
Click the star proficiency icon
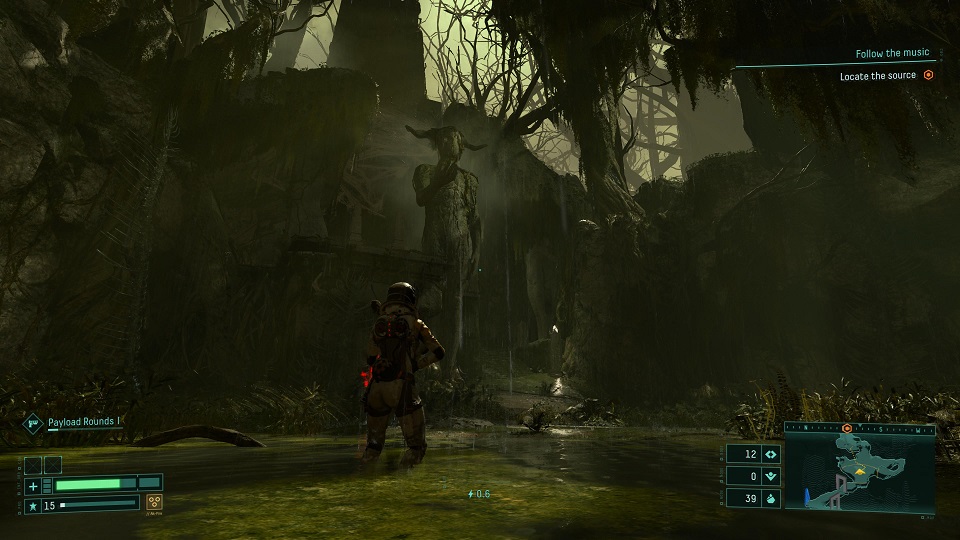(x=33, y=505)
